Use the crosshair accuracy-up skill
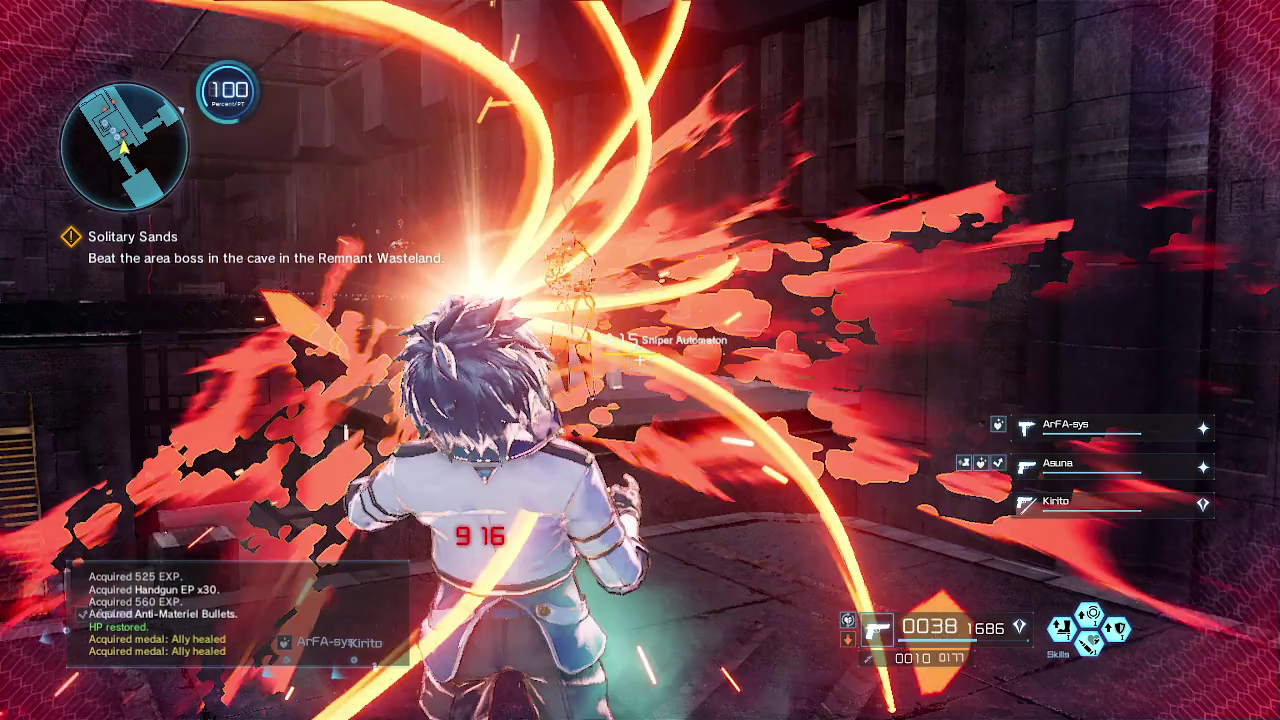 tap(1090, 613)
